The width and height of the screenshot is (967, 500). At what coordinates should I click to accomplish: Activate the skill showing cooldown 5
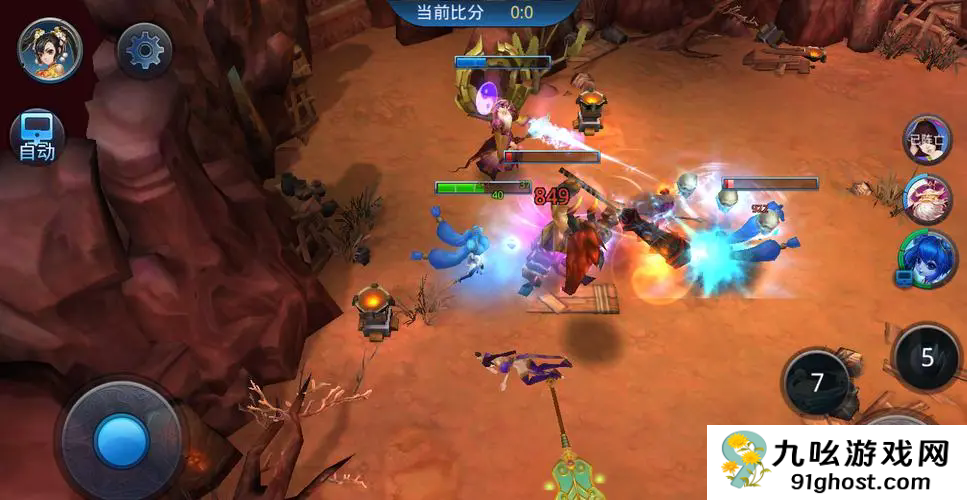coord(927,357)
